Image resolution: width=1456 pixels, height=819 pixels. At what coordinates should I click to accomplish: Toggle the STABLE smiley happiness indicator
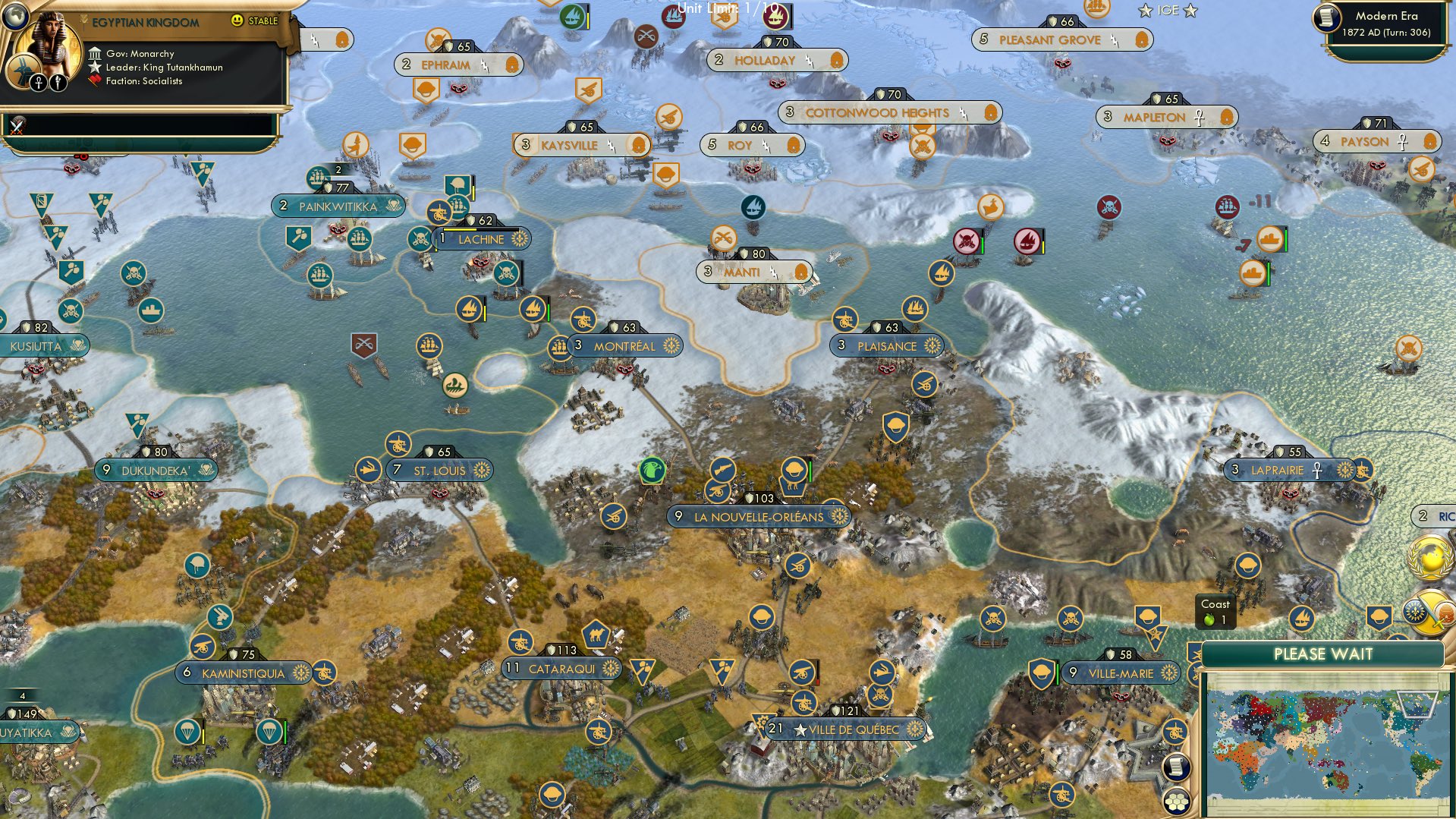click(238, 22)
